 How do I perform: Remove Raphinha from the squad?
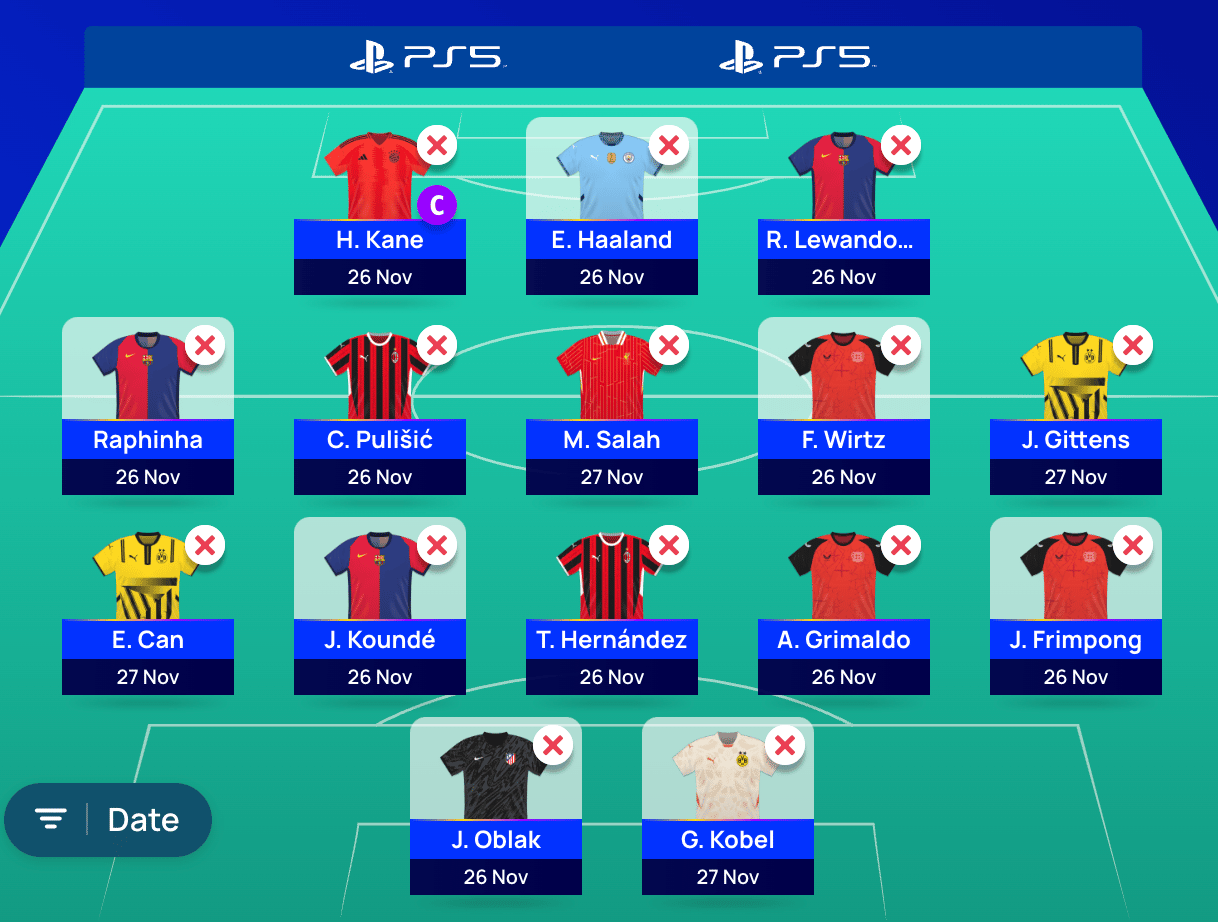click(205, 346)
